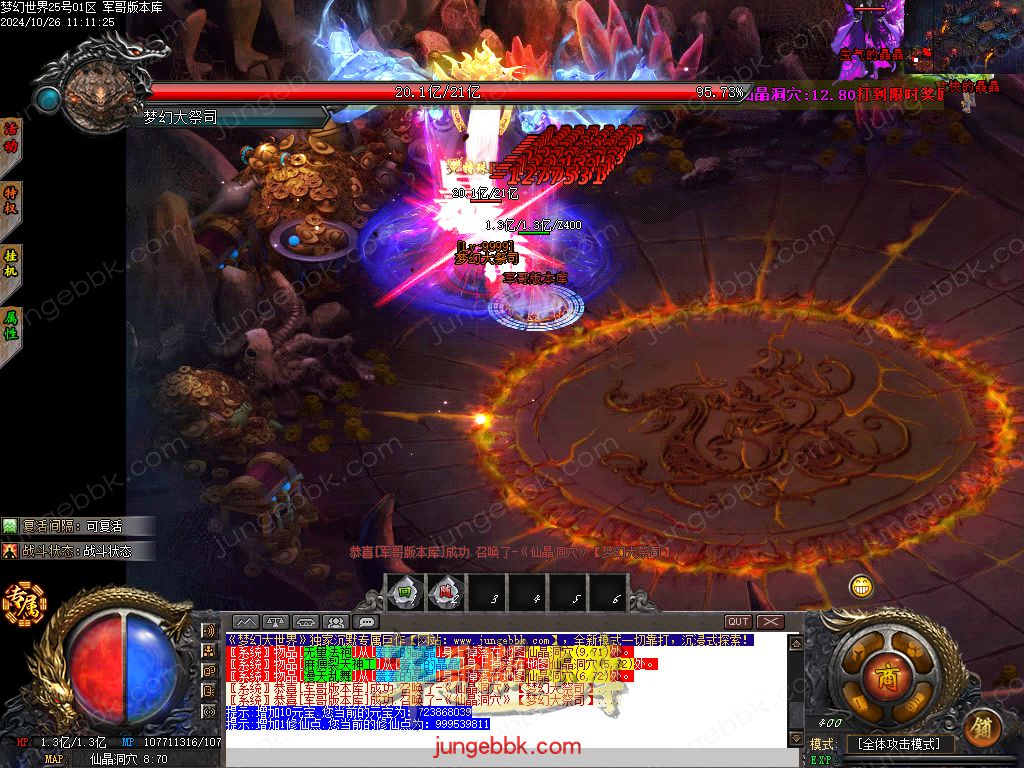Open the 属性 attributes side tab
The width and height of the screenshot is (1024, 768).
click(12, 328)
